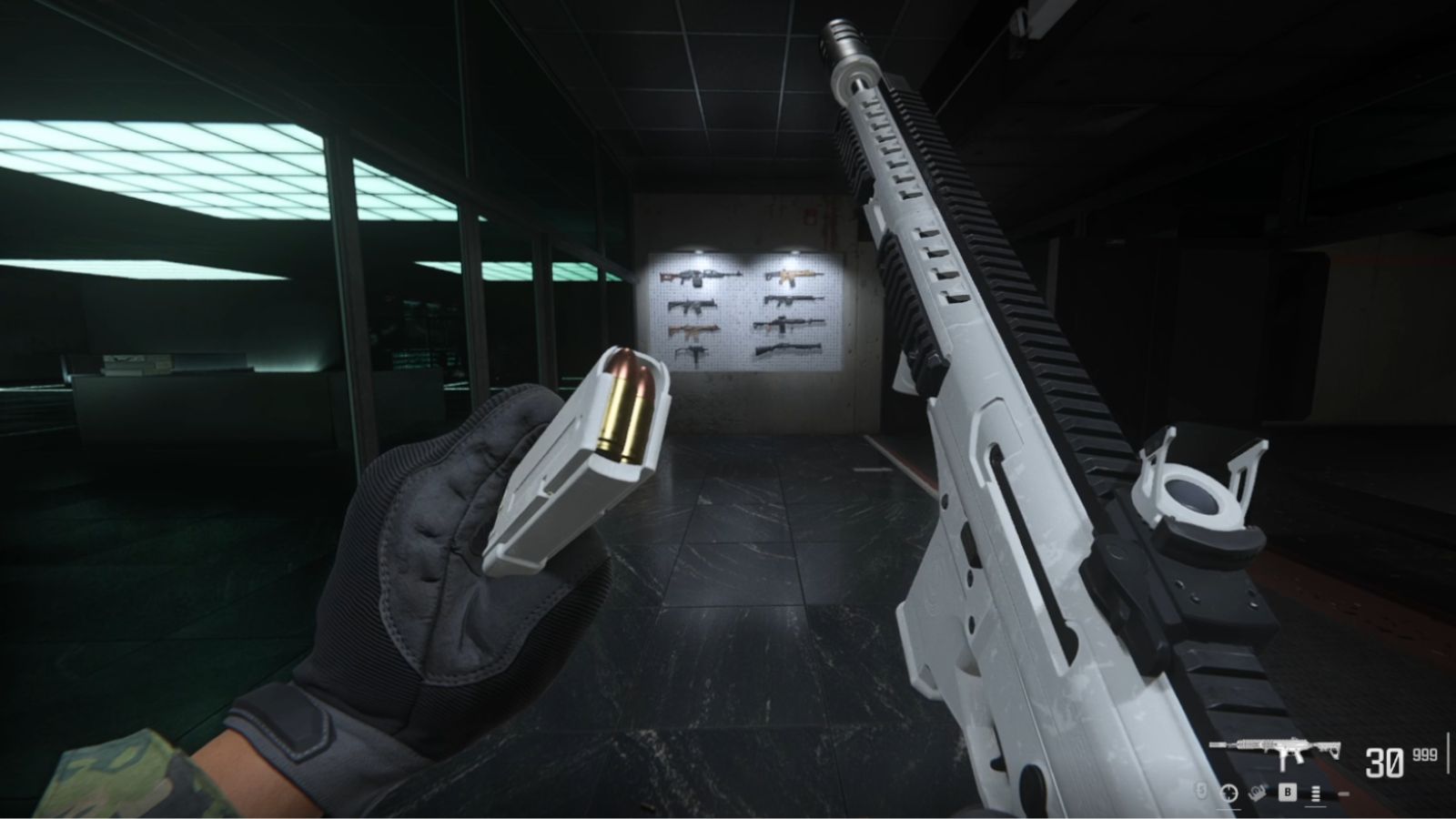Click the dash indicator beside the plate icon
Screen dimensions: 1456x819
(1343, 794)
